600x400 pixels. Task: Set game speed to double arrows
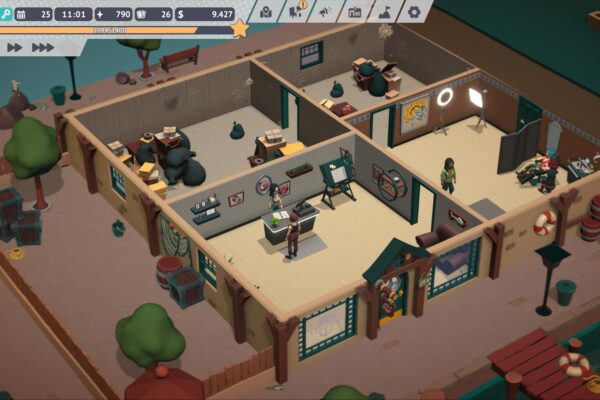click(x=15, y=47)
